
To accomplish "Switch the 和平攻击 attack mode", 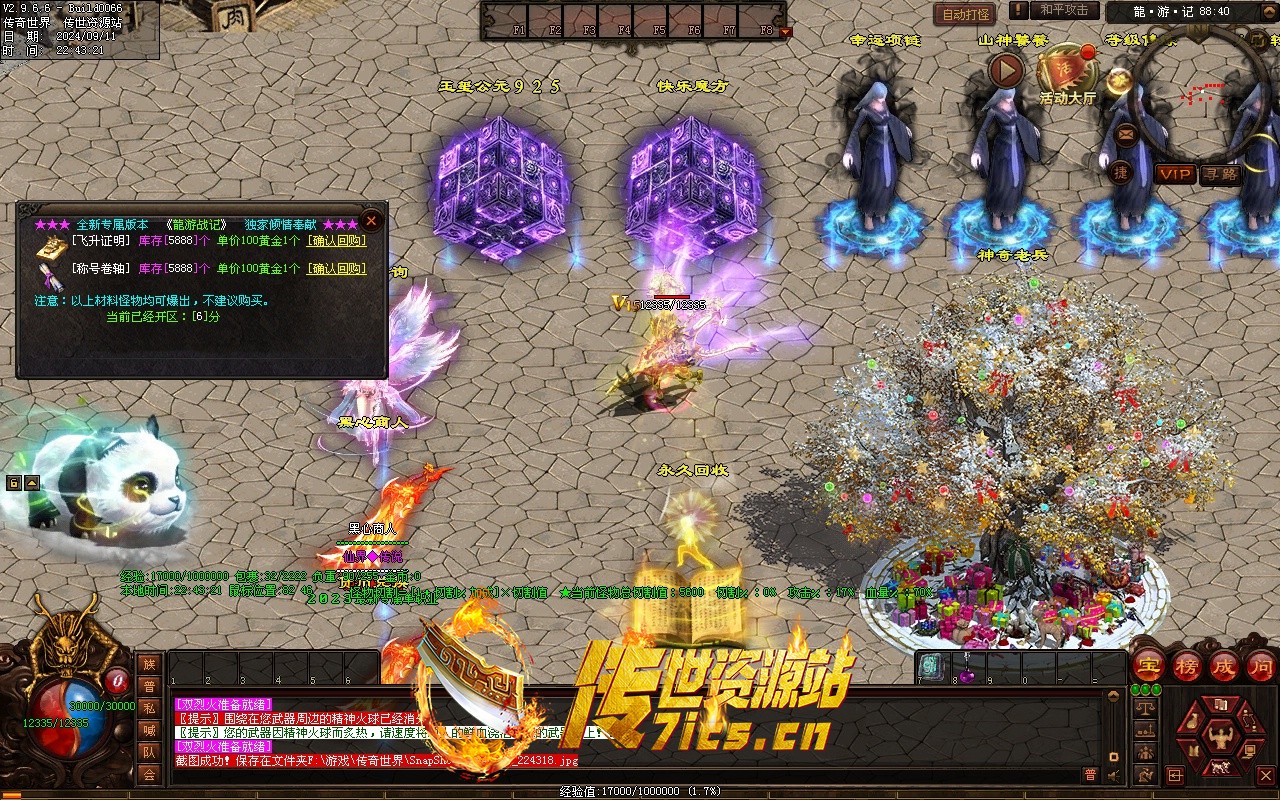I will coord(1064,10).
